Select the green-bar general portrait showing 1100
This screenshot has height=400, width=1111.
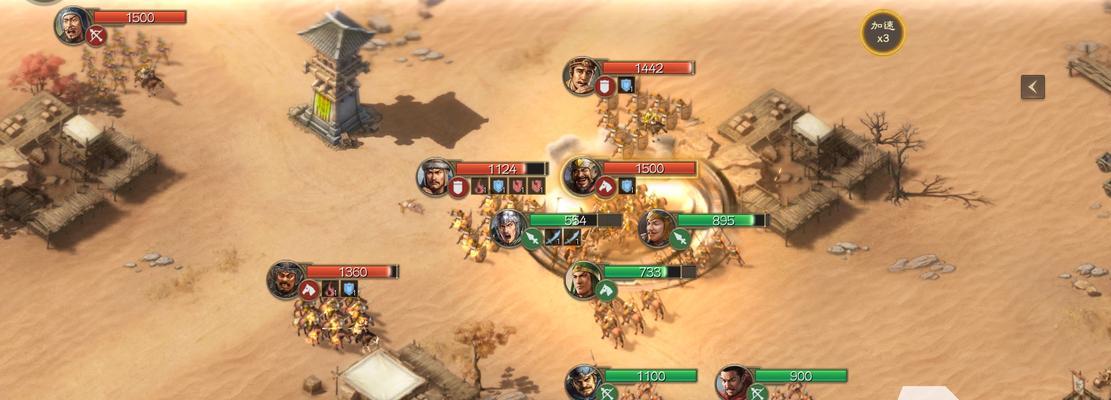coord(583,382)
